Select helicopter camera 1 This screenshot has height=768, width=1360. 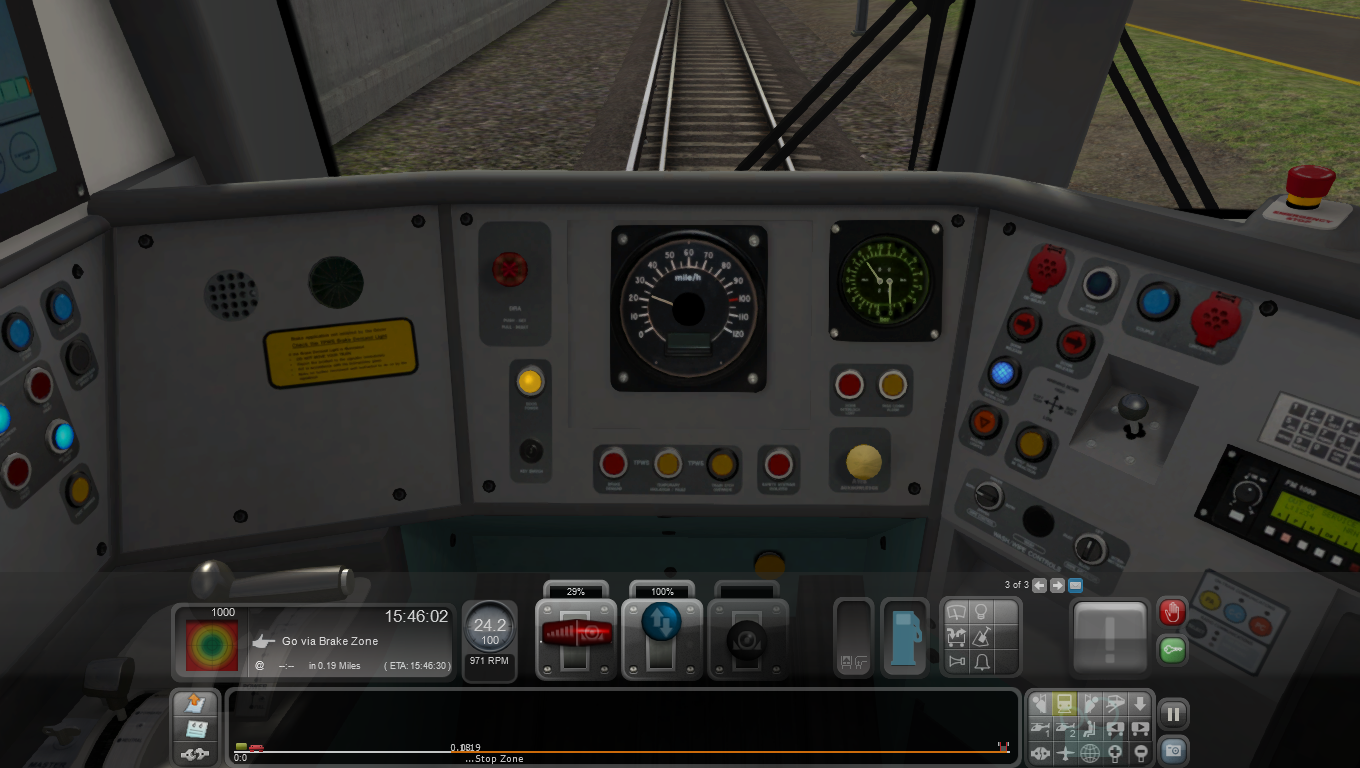coord(1040,728)
